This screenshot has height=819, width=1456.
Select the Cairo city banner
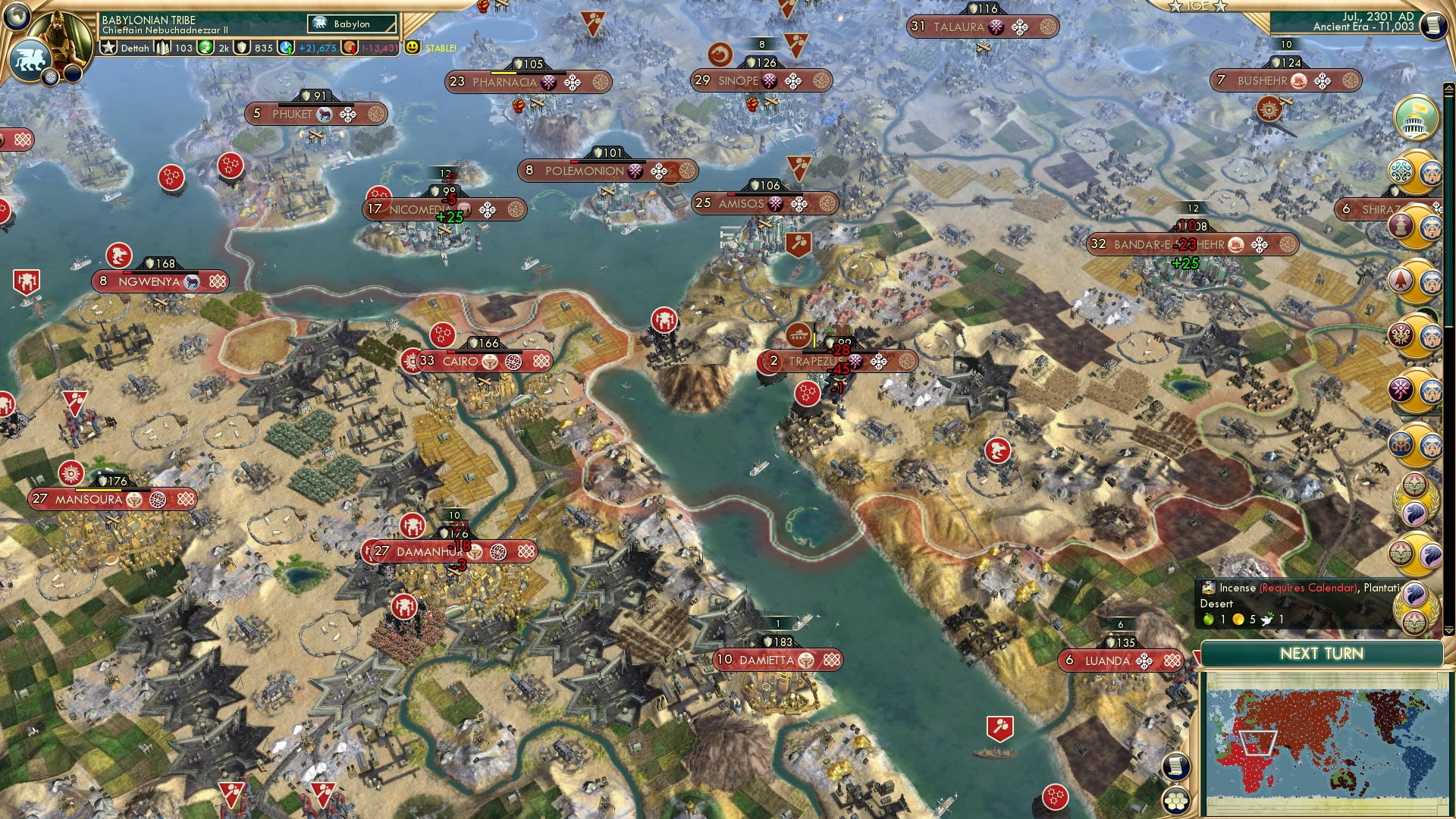461,362
